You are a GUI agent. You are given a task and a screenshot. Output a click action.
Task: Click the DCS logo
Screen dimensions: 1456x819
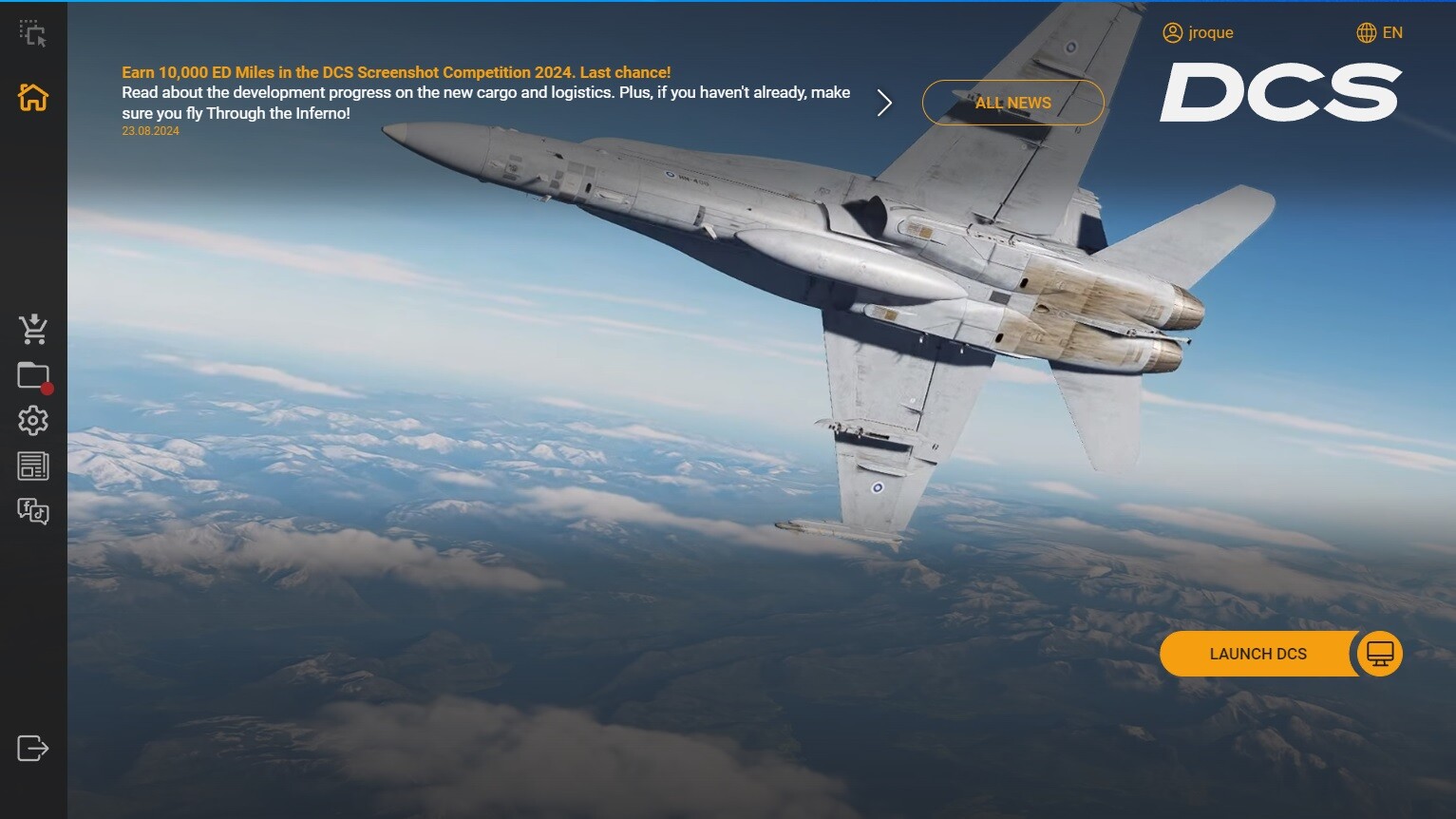pyautogui.click(x=1279, y=93)
